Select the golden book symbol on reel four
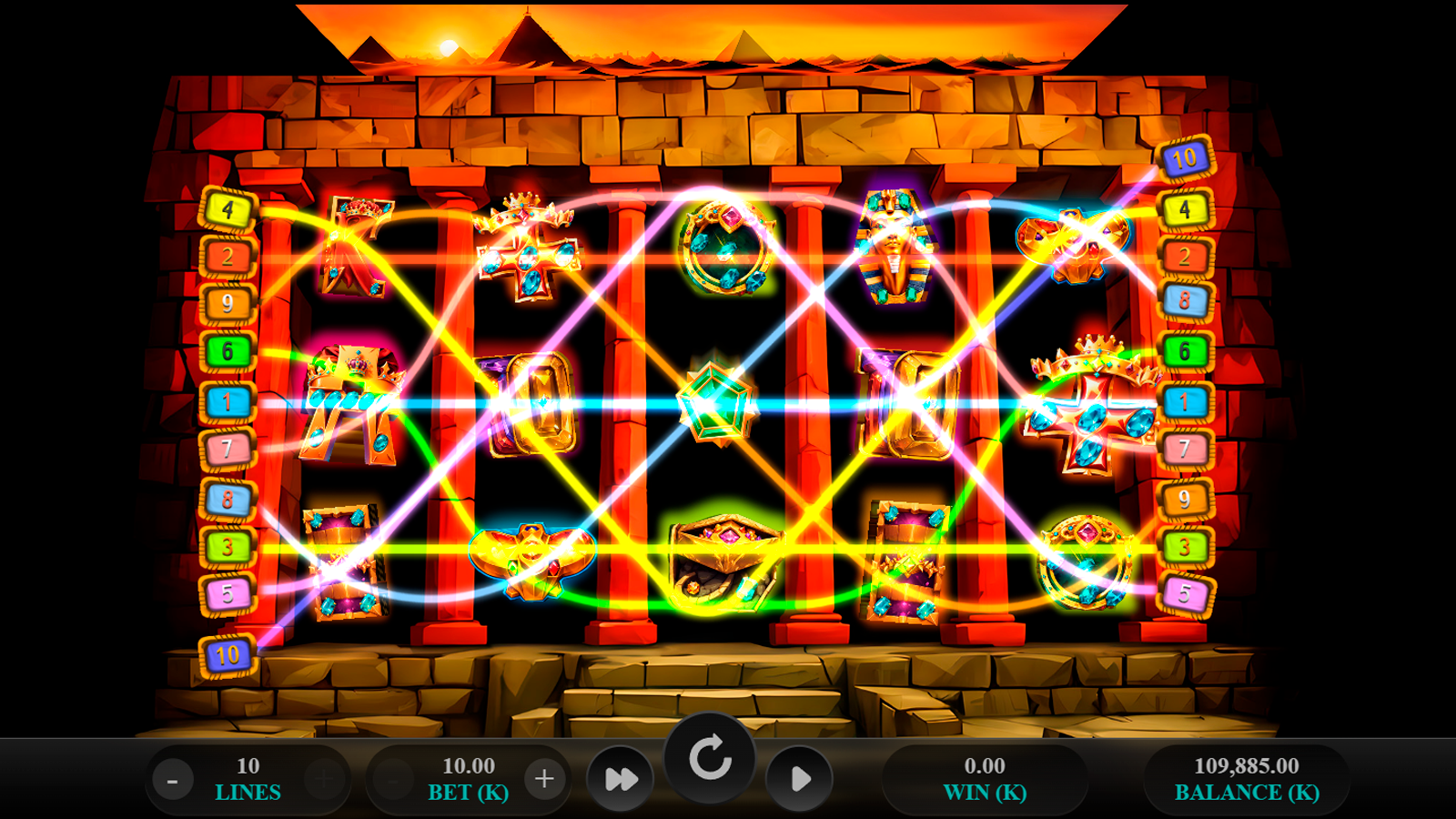The image size is (1456, 819). pos(905,400)
